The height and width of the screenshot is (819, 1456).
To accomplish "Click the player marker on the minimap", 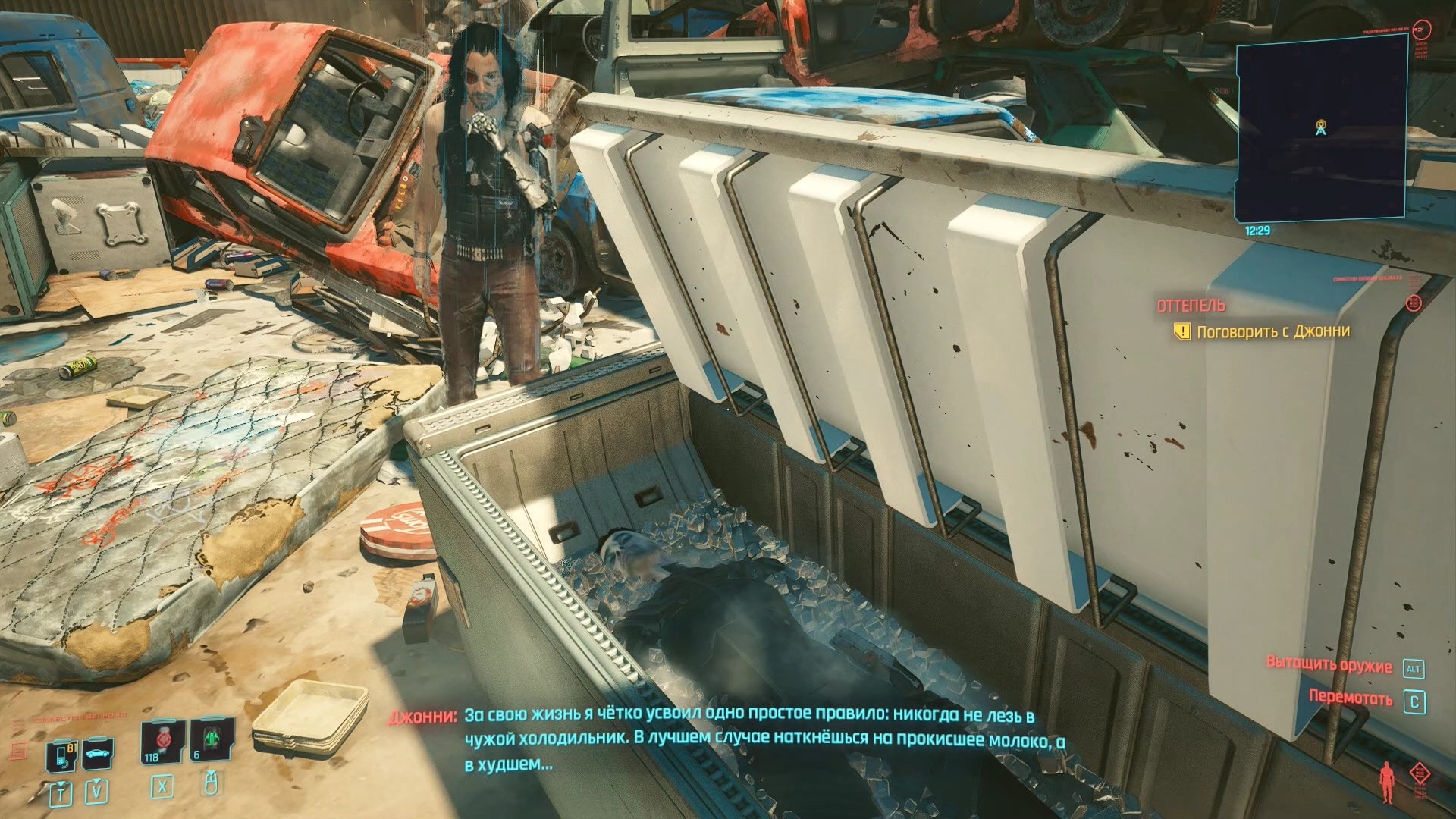I will 1320,128.
